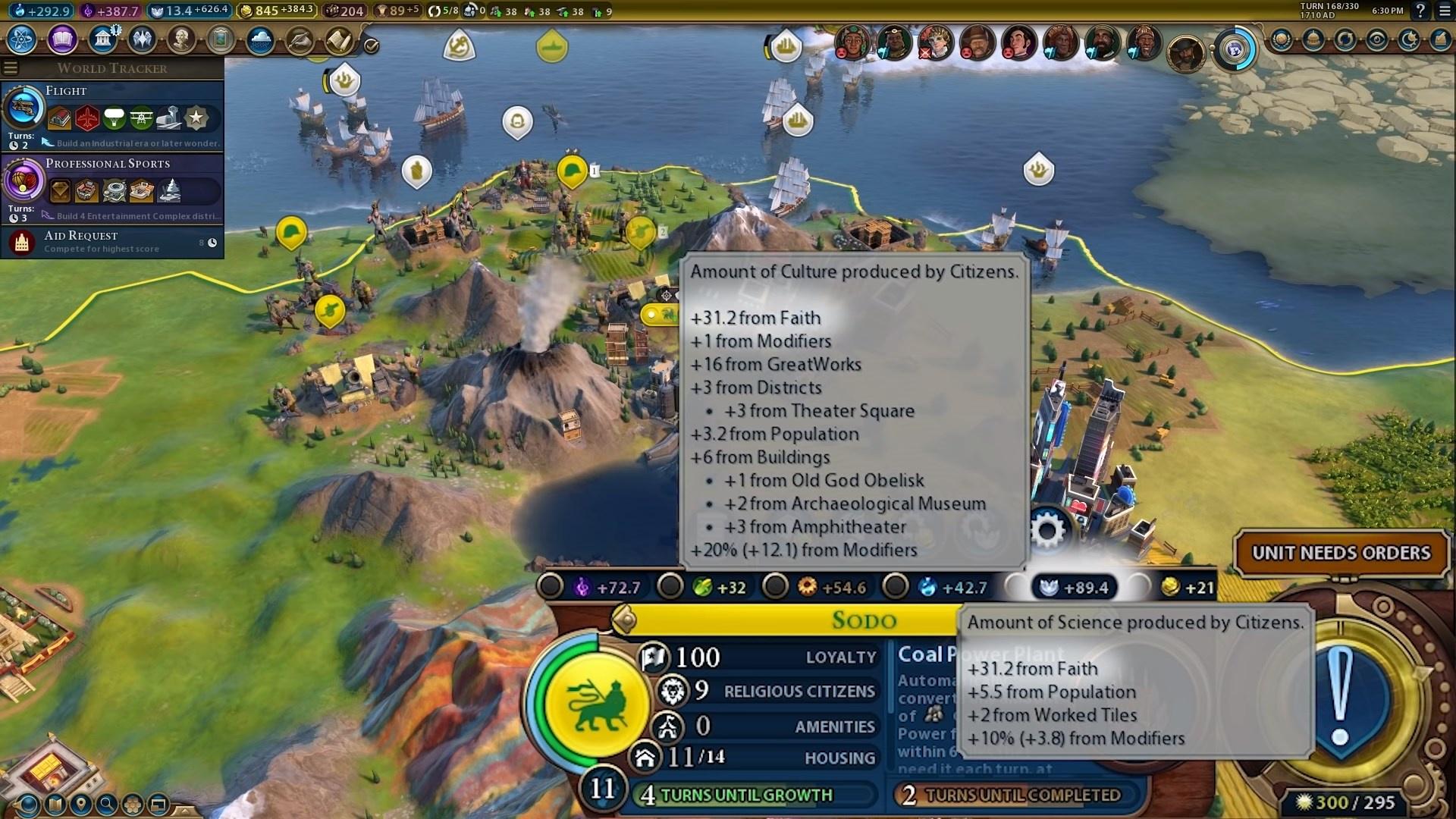The height and width of the screenshot is (819, 1456).
Task: Open the city production gear button
Action: pos(1048,530)
